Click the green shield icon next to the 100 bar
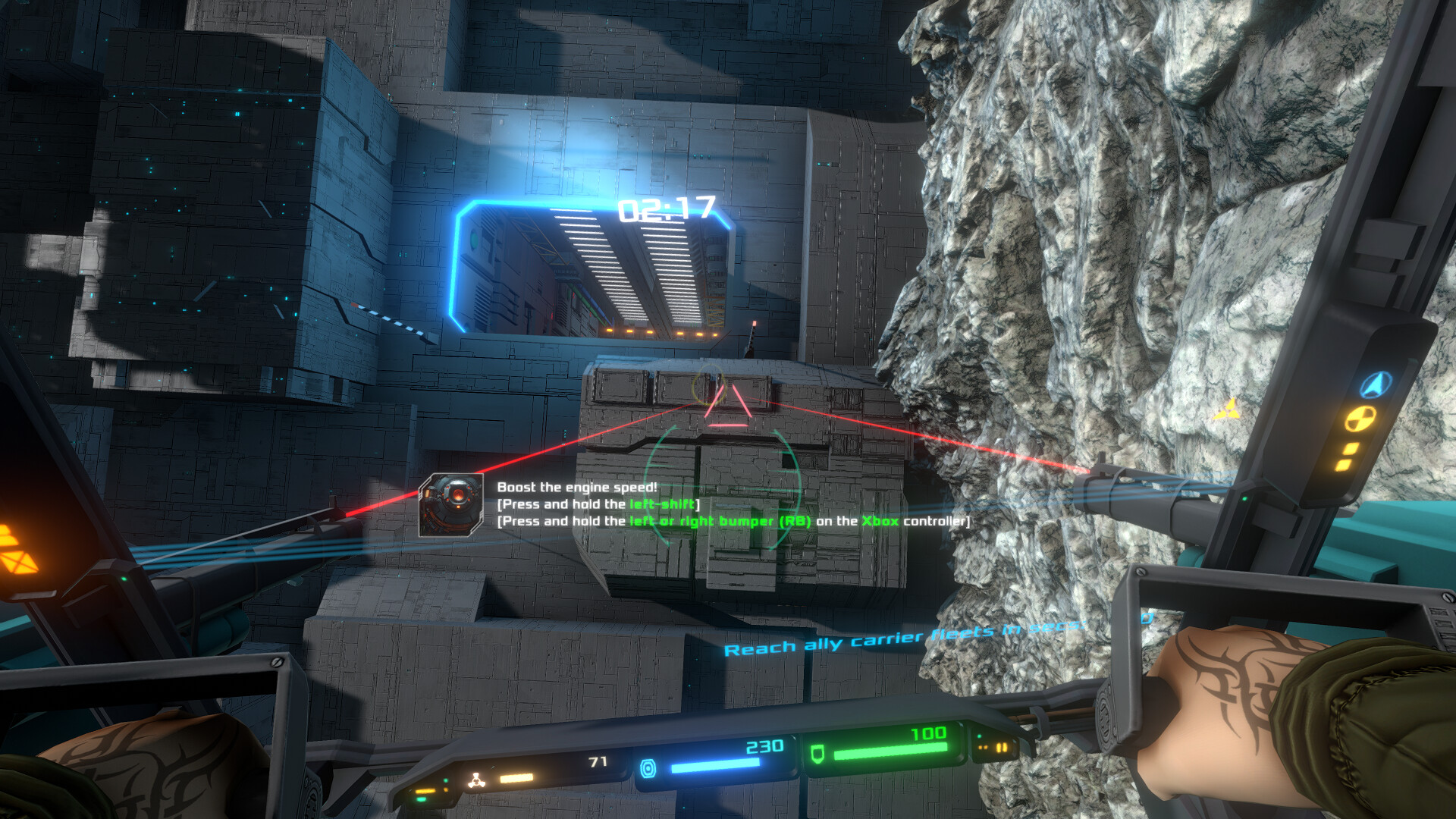The width and height of the screenshot is (1456, 819). [817, 755]
